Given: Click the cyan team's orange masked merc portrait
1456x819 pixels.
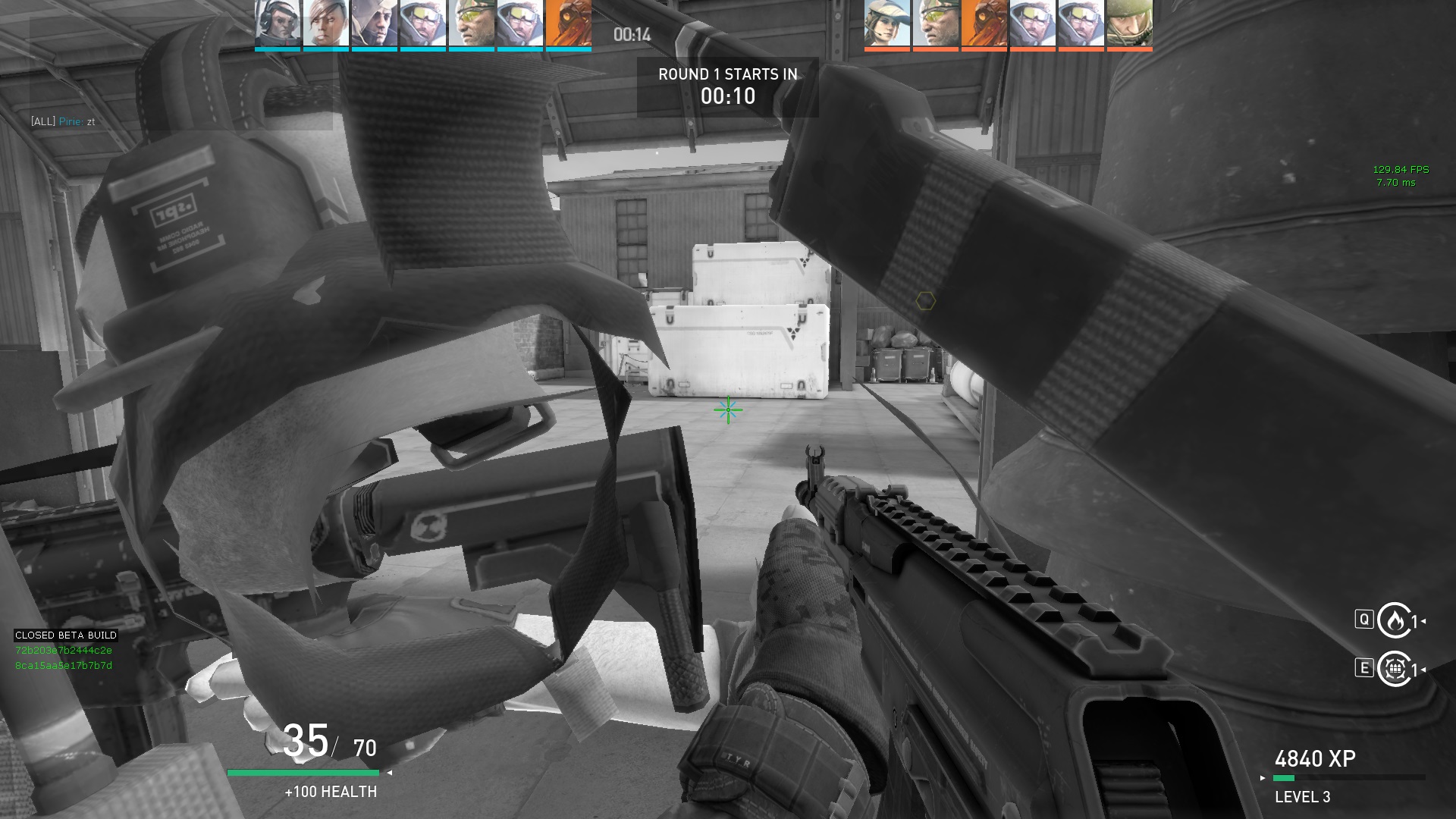Looking at the screenshot, I should tap(569, 24).
